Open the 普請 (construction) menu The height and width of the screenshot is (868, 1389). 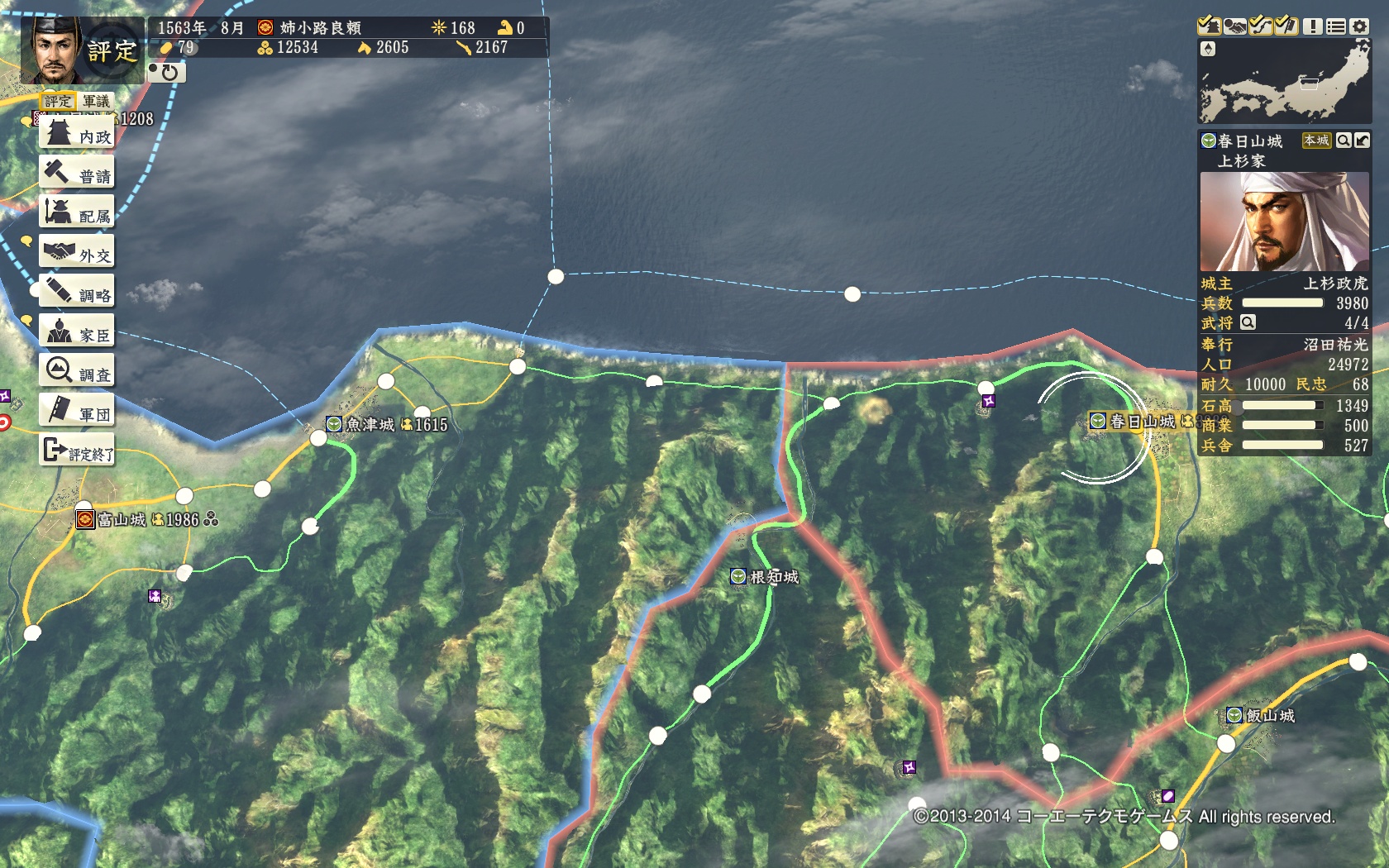pyautogui.click(x=77, y=174)
